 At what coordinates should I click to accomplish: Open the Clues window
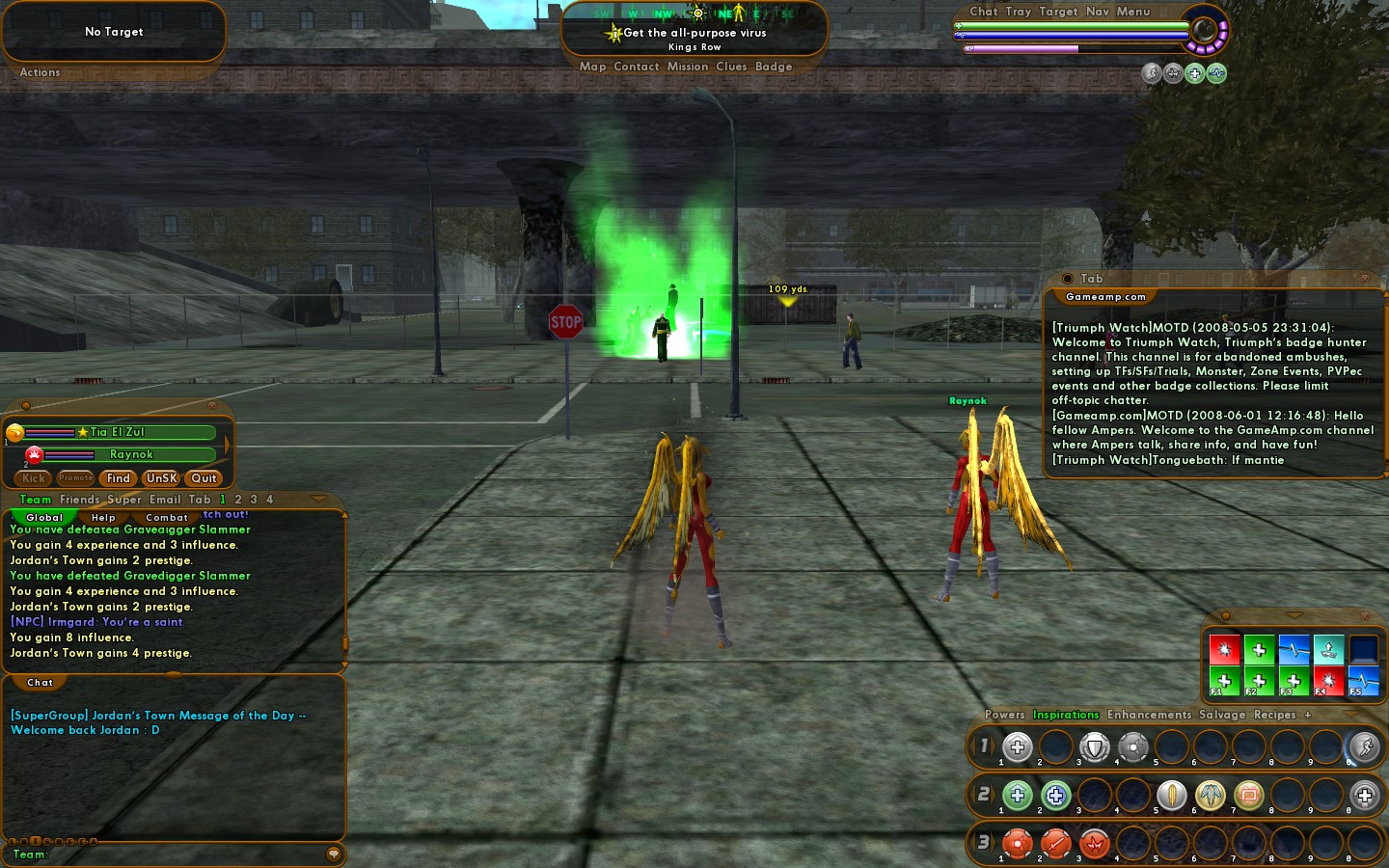pos(731,67)
